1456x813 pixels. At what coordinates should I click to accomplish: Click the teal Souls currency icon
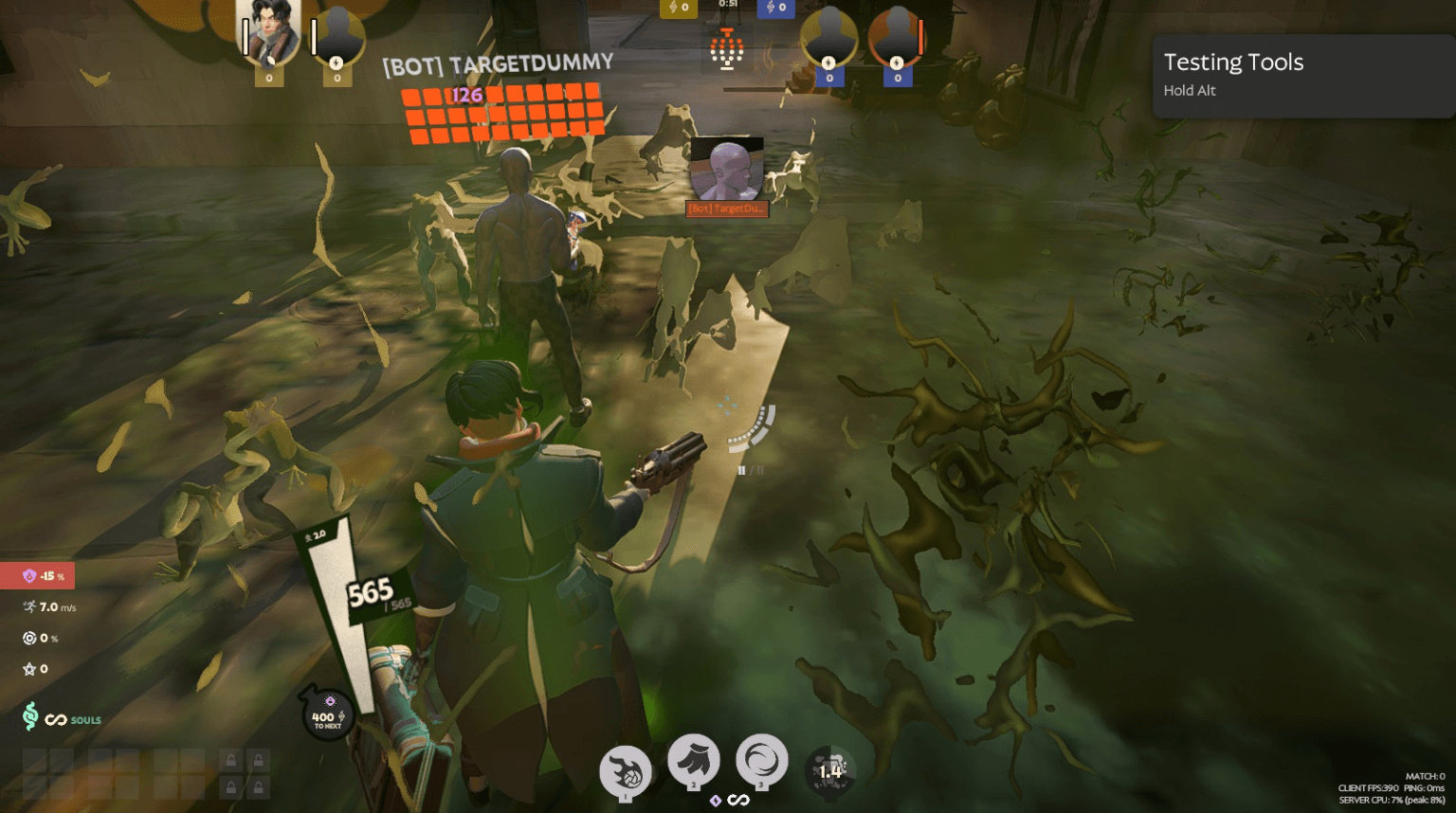click(x=31, y=719)
